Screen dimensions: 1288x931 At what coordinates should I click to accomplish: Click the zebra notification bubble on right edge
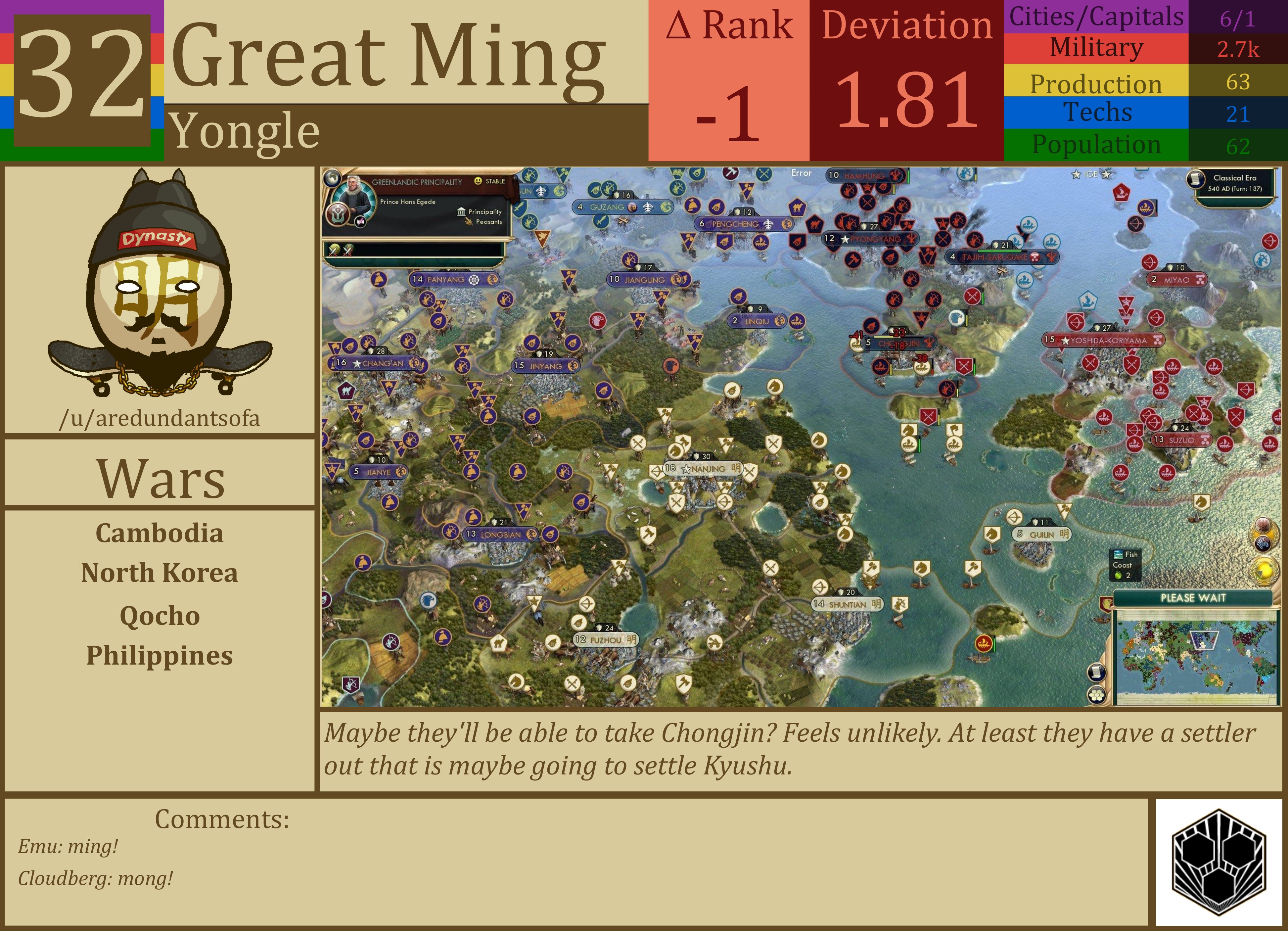[x=1263, y=544]
